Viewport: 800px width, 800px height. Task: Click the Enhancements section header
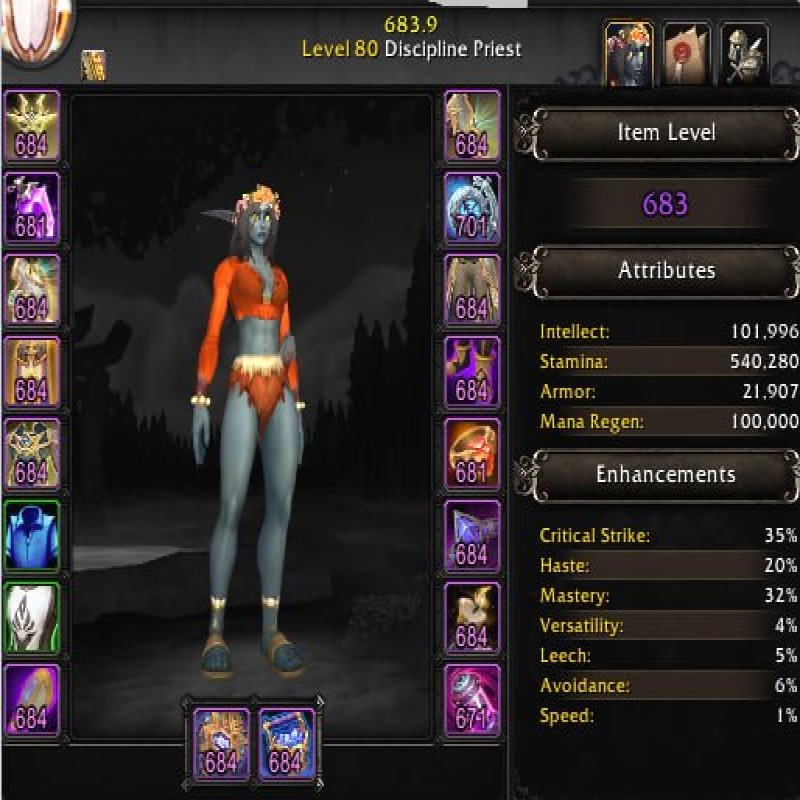[666, 474]
